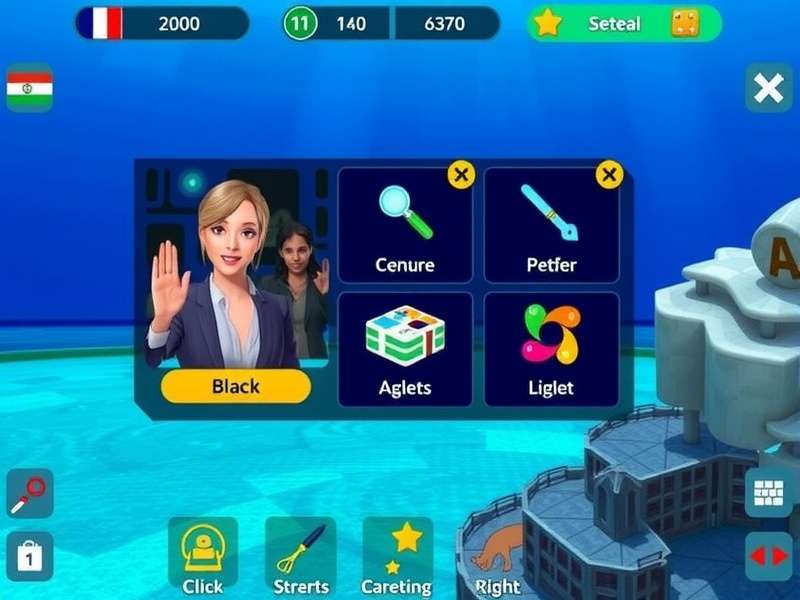
Task: Open the Aglets cash stack tile
Action: coord(405,348)
